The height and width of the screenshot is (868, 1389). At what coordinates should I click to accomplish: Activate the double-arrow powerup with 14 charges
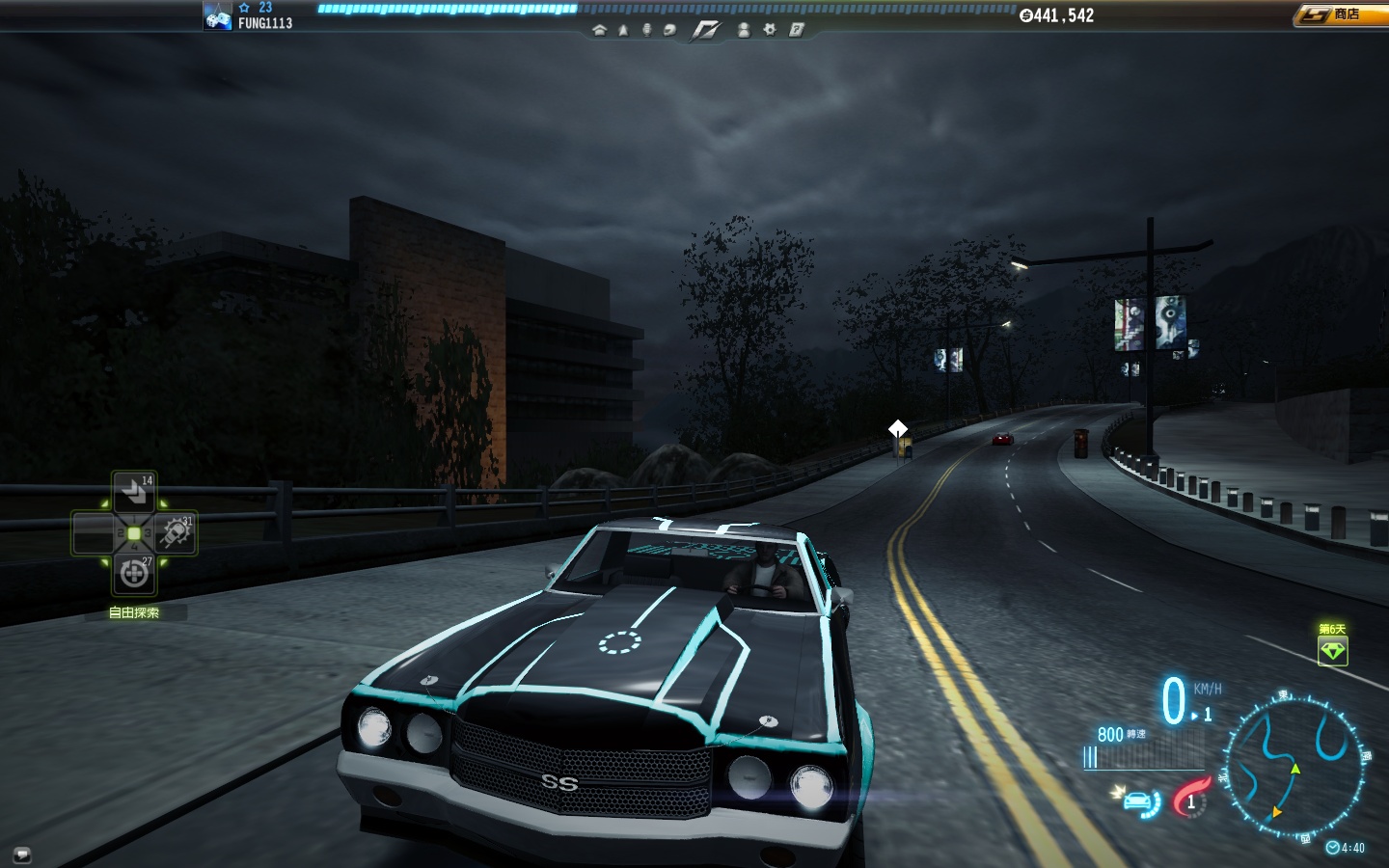pos(134,492)
